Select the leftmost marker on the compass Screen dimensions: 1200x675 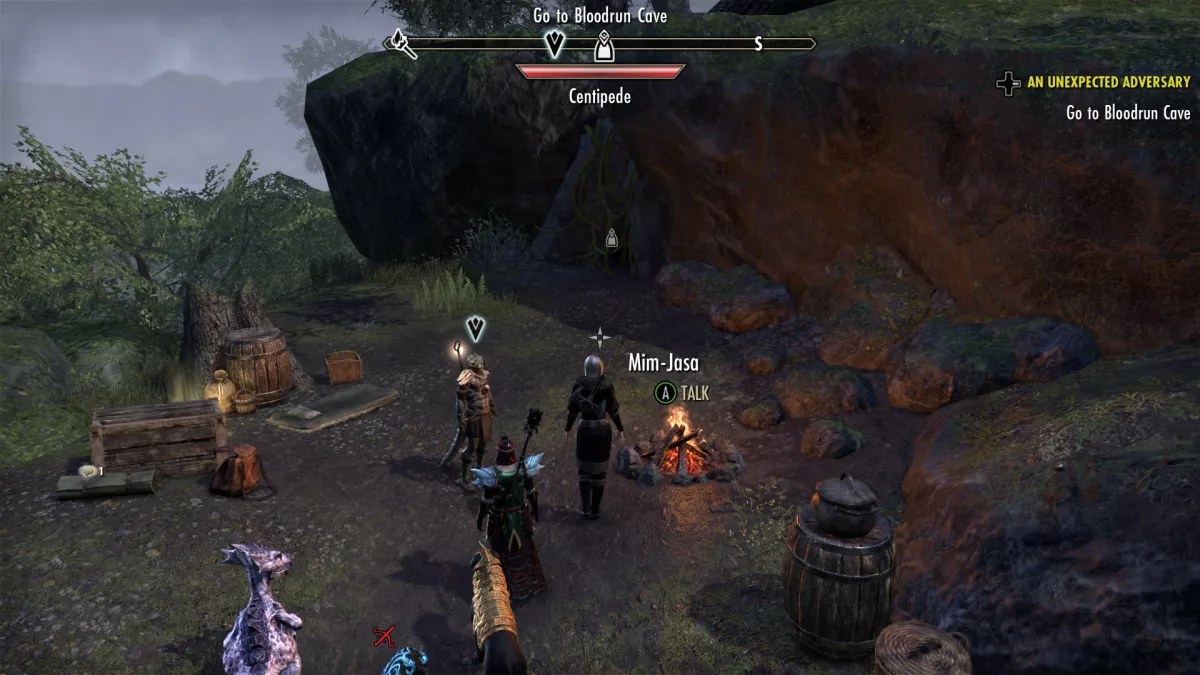[403, 44]
